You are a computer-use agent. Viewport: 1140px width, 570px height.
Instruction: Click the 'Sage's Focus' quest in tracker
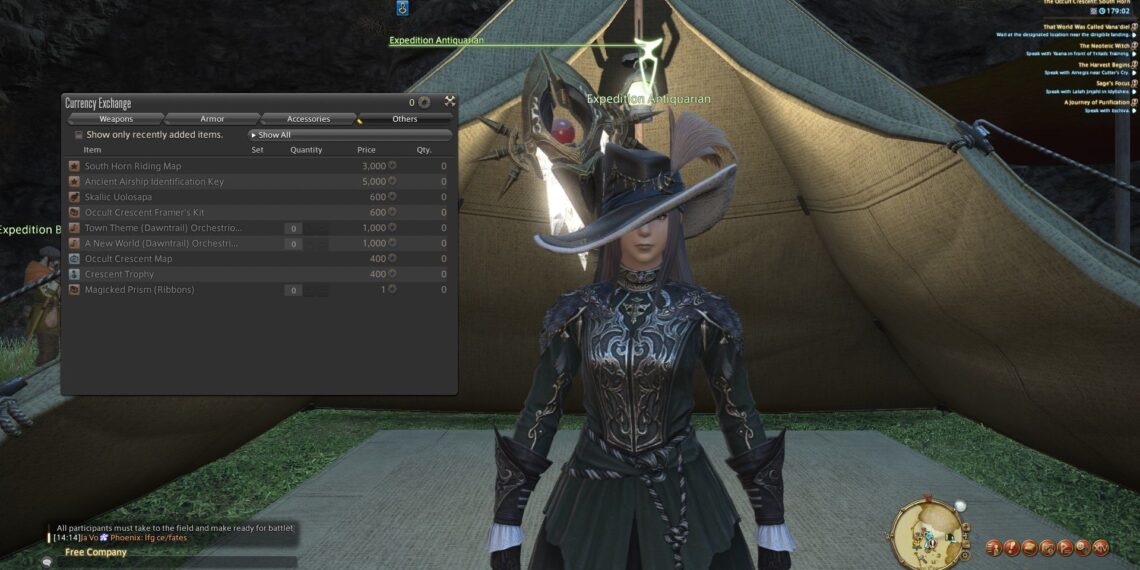[x=1113, y=83]
